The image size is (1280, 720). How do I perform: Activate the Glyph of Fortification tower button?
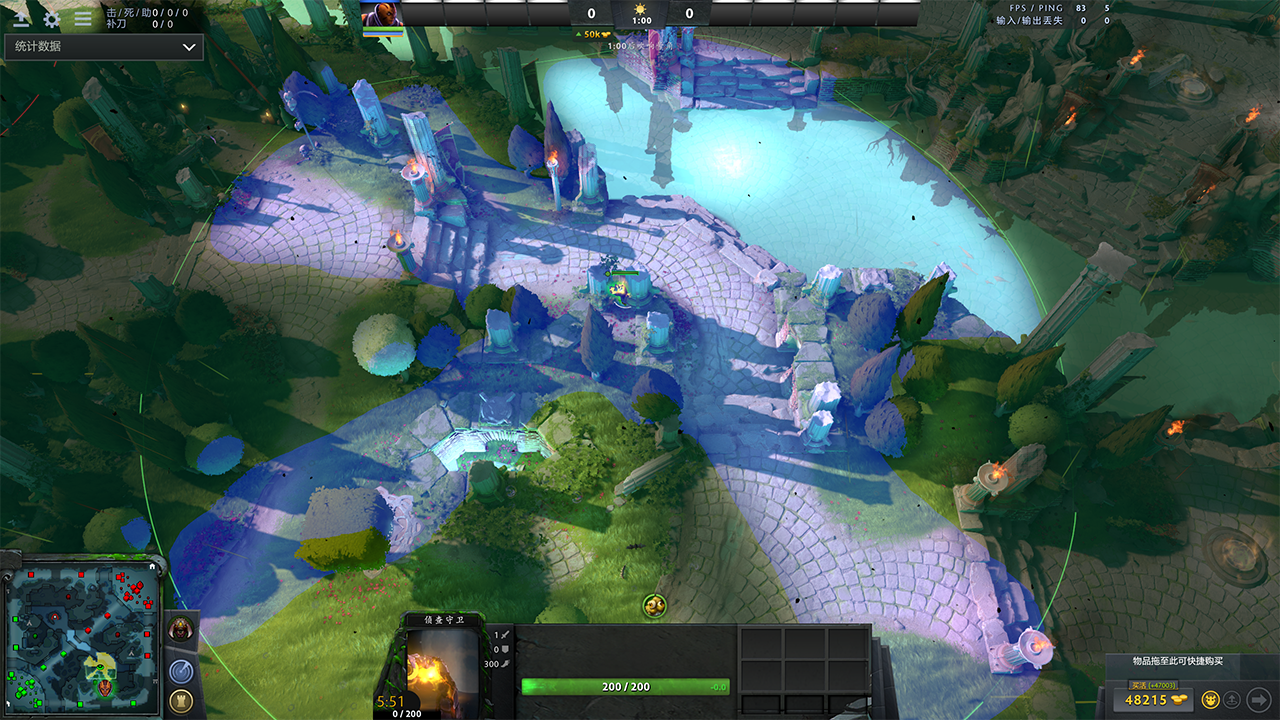(181, 701)
